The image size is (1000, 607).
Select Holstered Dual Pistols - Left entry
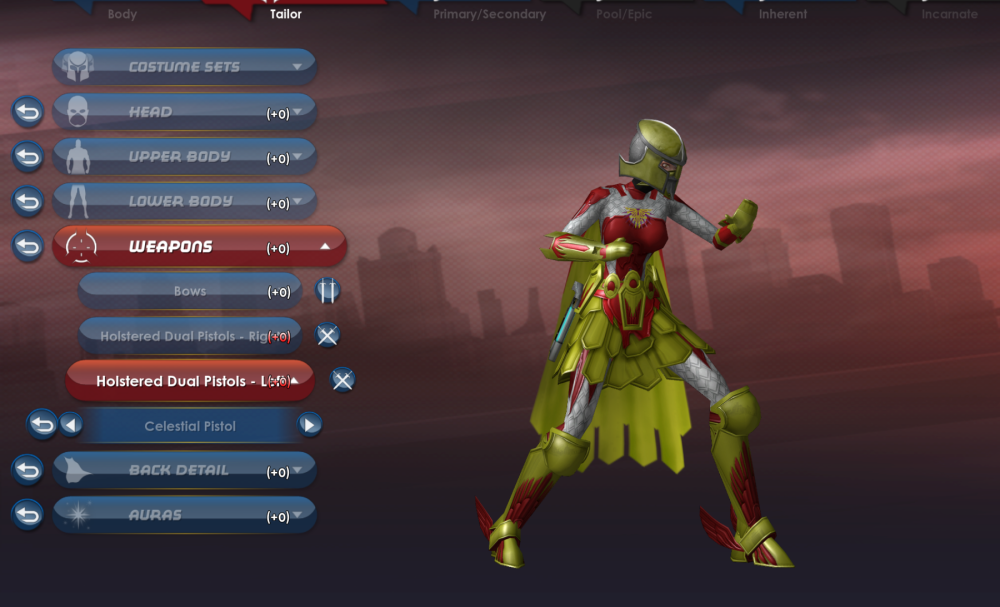pos(189,381)
